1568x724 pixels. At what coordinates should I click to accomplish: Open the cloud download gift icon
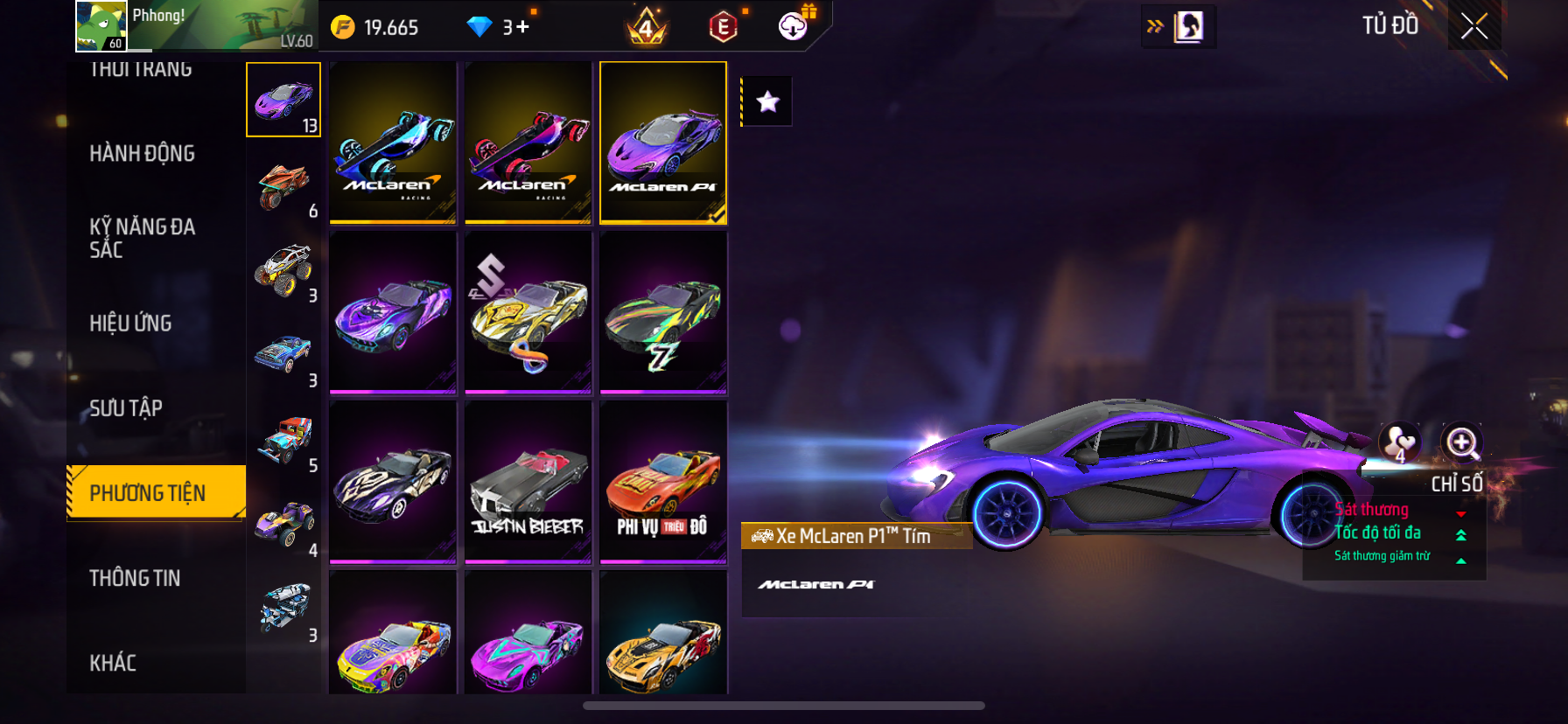coord(794,26)
